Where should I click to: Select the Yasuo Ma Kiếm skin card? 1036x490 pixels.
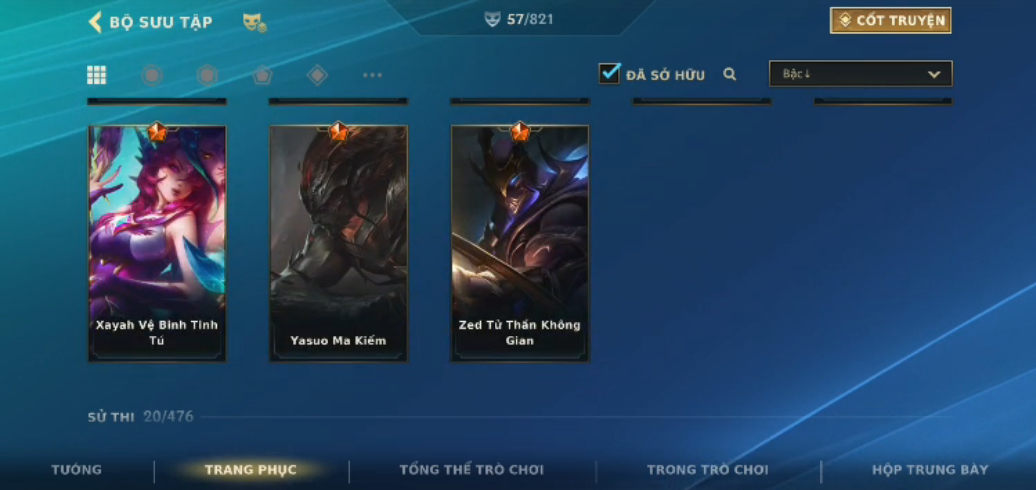pyautogui.click(x=338, y=243)
